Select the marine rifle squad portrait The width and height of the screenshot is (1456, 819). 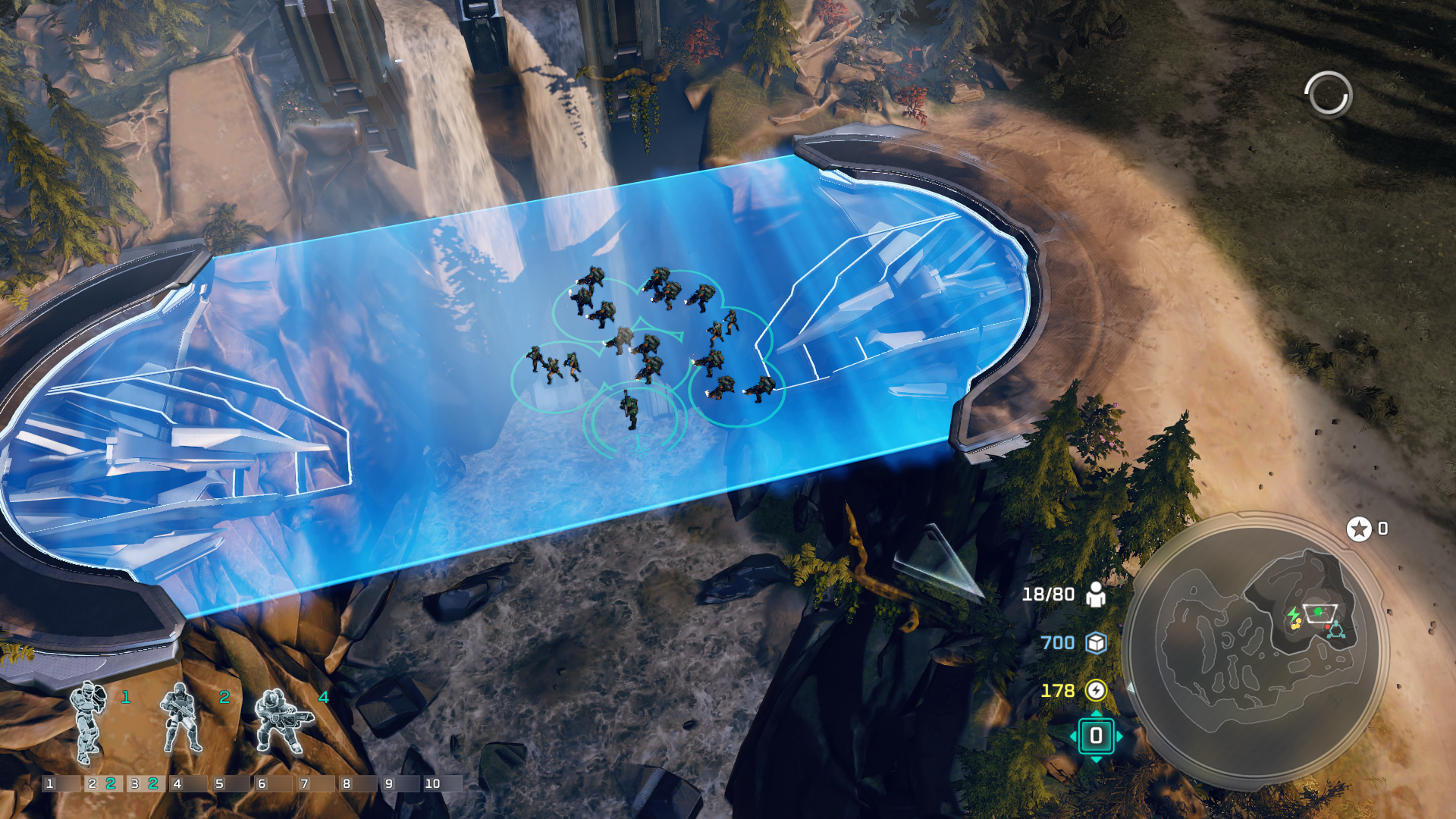180,719
